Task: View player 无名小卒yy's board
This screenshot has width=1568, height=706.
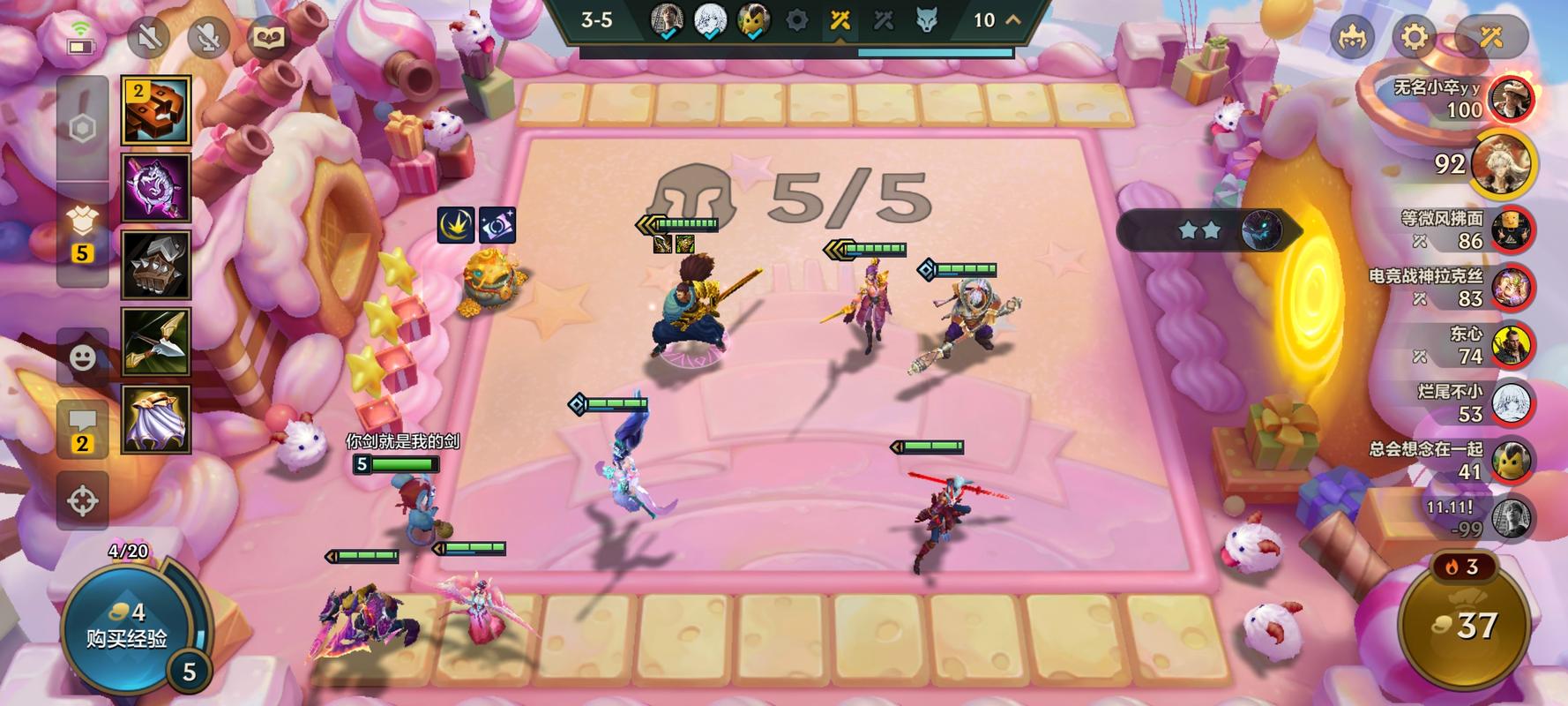Action: coord(1510,98)
